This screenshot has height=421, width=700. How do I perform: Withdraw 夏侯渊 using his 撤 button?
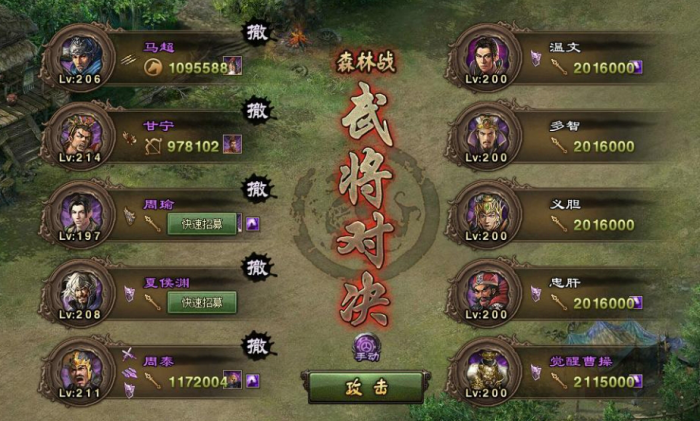tap(257, 267)
